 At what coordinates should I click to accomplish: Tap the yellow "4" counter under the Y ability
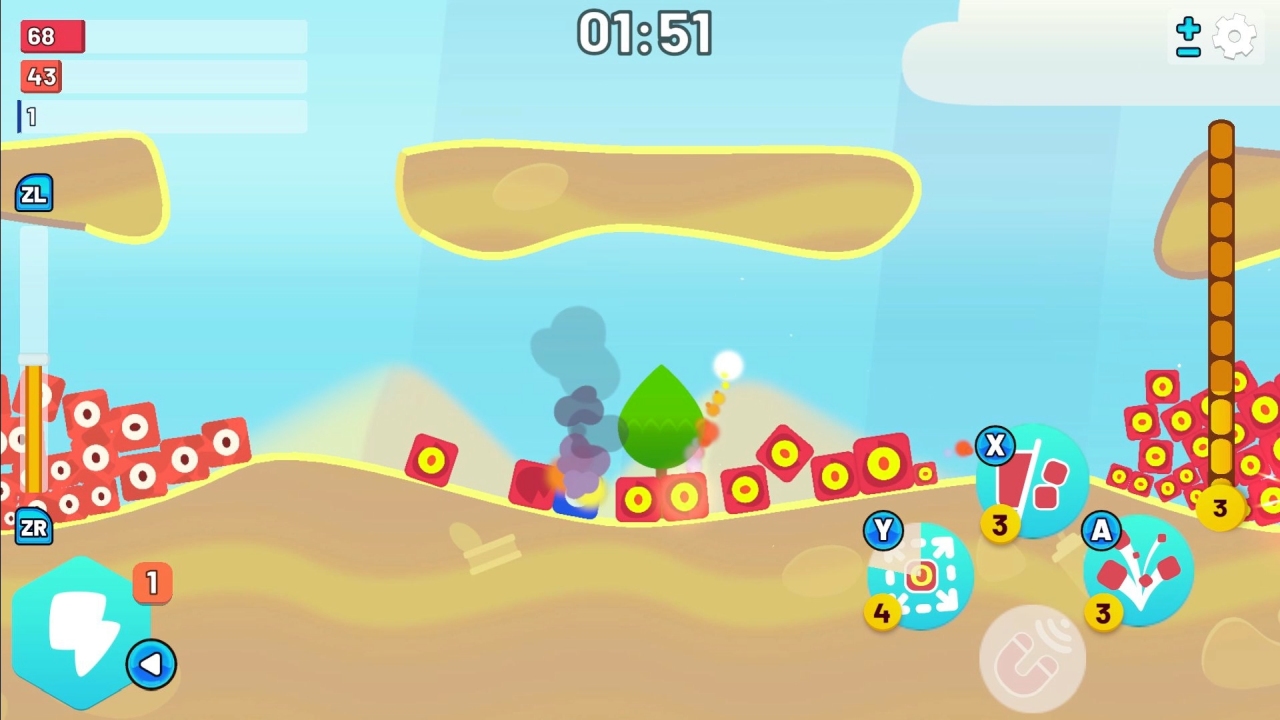pyautogui.click(x=882, y=614)
